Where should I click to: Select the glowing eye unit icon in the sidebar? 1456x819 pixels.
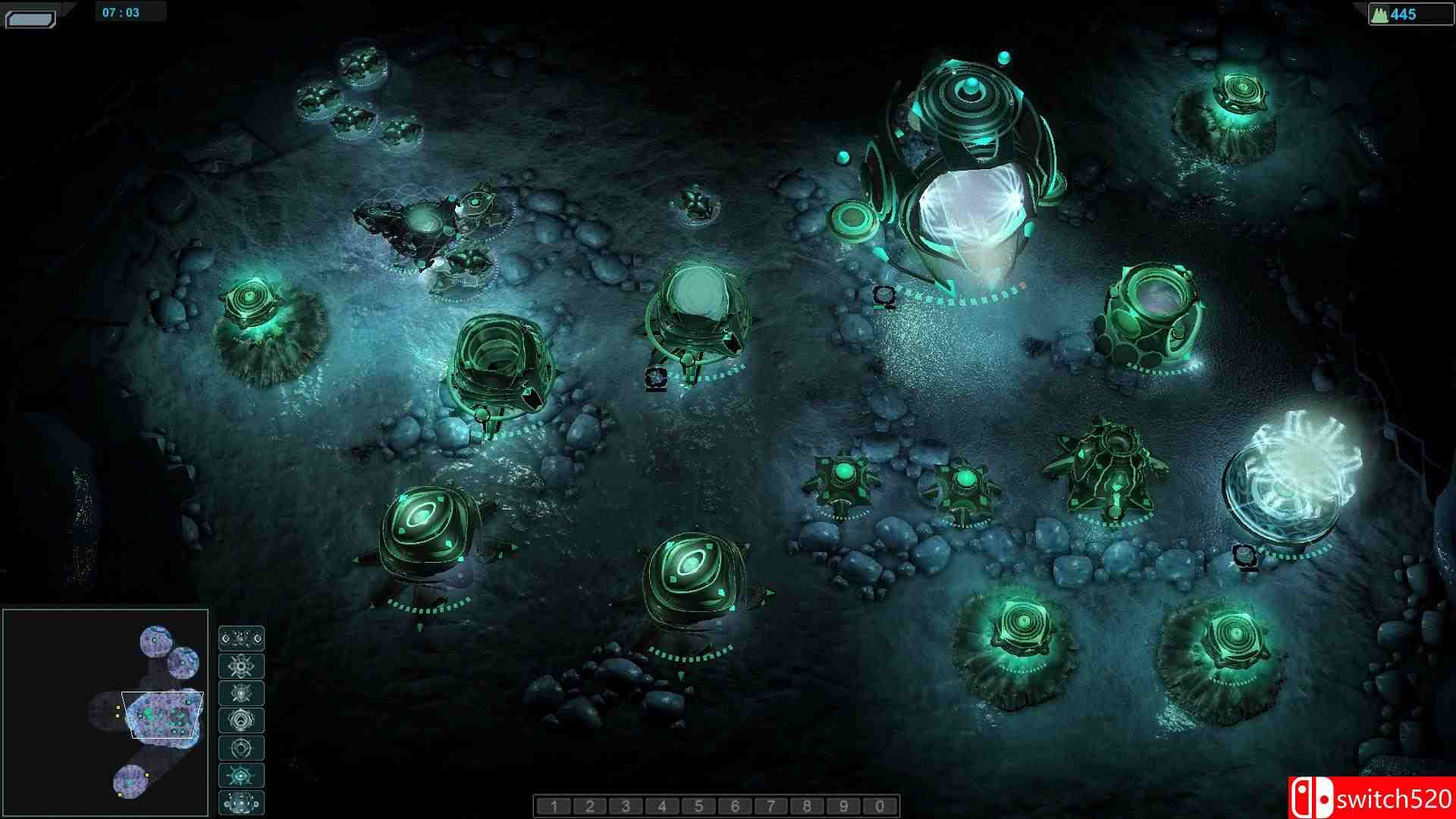241,775
